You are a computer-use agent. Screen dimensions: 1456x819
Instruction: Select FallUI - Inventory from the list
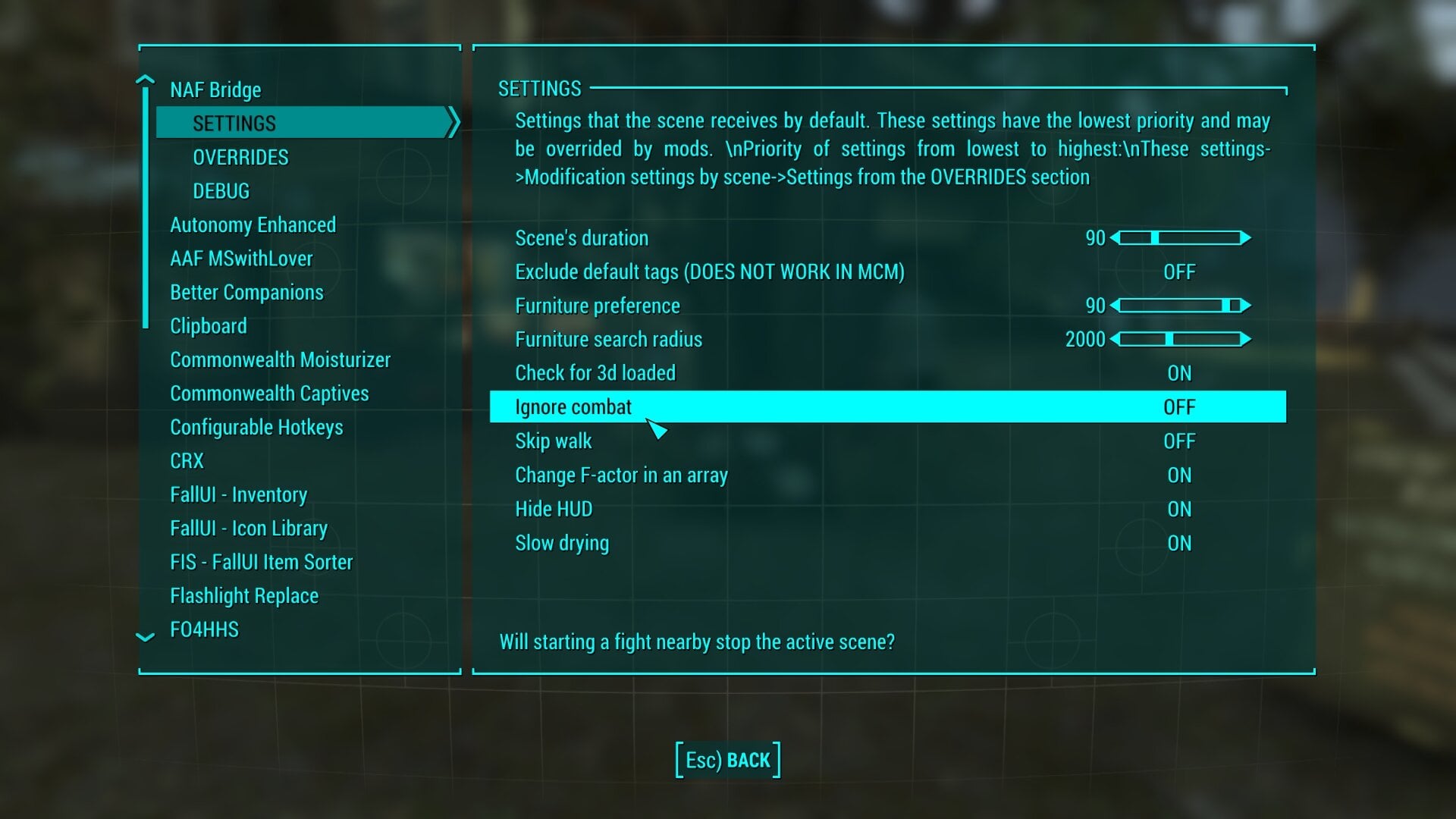click(238, 494)
